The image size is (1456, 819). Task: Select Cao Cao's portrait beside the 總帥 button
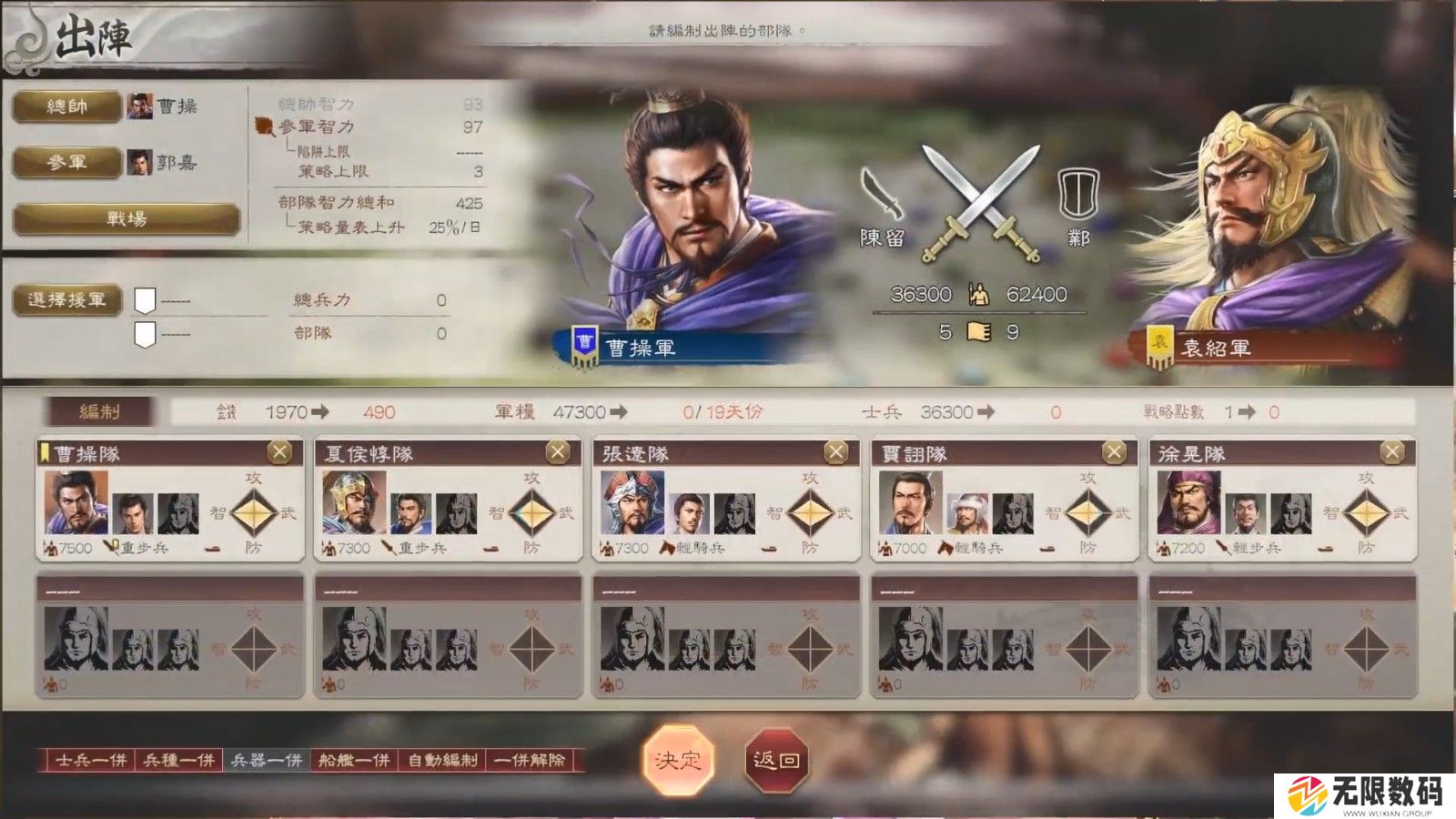pyautogui.click(x=138, y=107)
